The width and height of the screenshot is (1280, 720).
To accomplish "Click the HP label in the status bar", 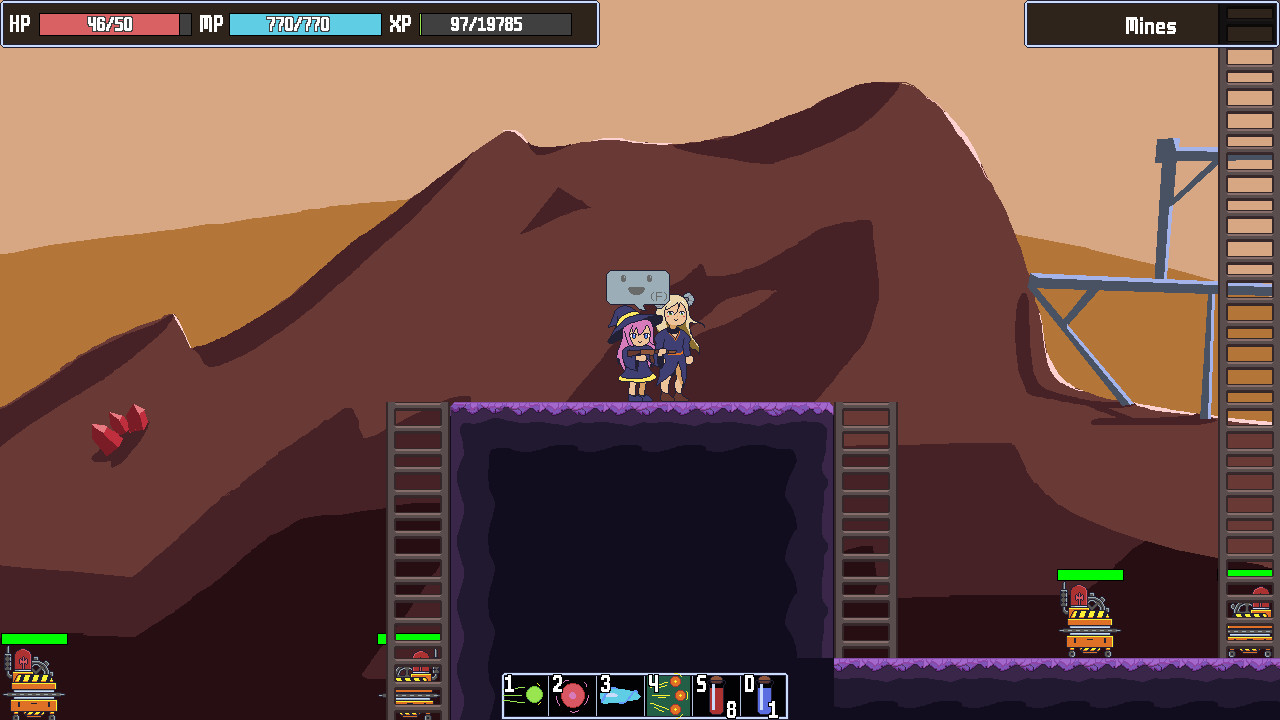I will (18, 24).
